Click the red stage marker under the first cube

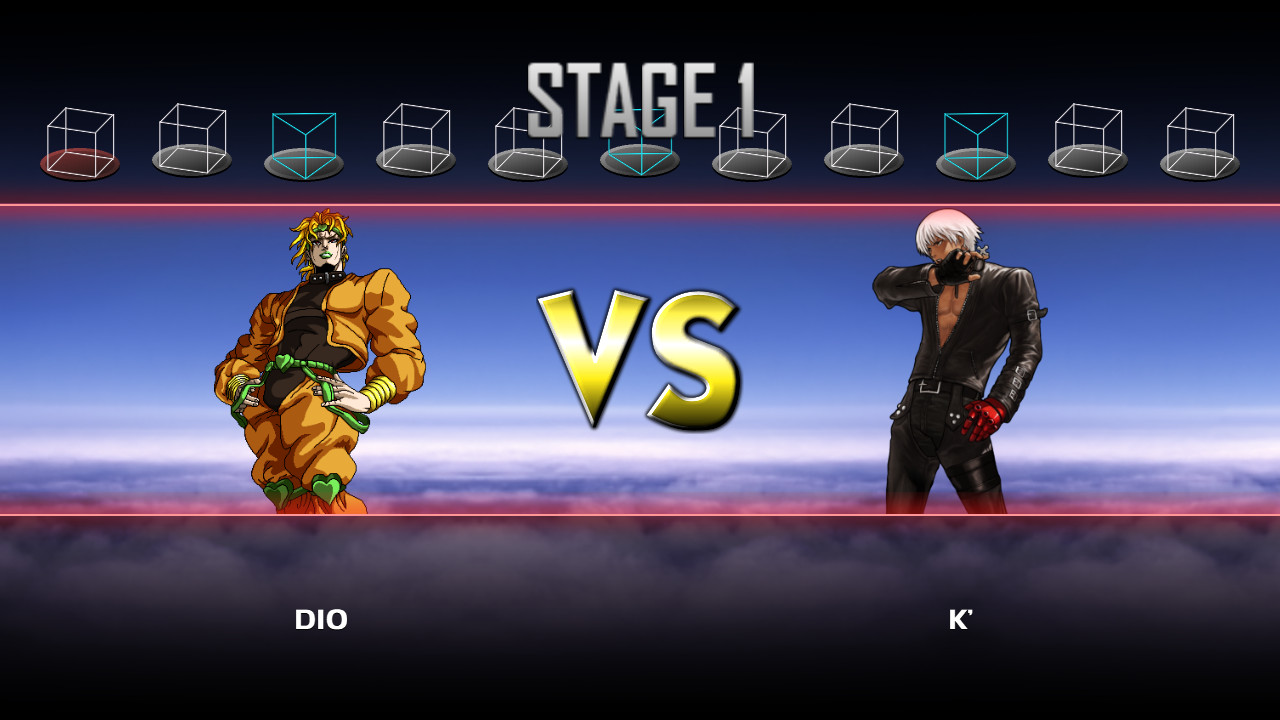pyautogui.click(x=78, y=163)
